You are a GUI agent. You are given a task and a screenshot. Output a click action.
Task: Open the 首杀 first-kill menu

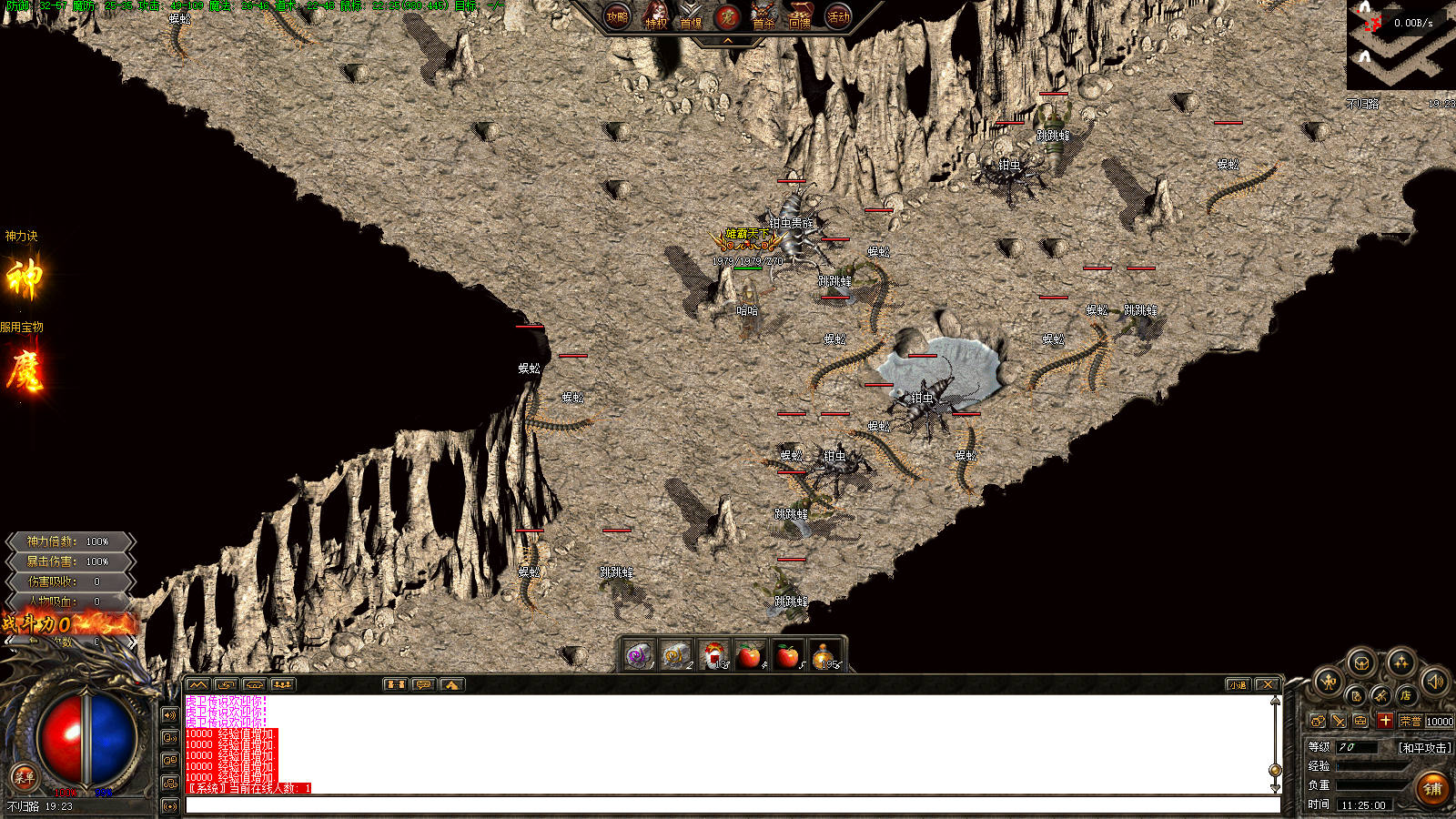(763, 16)
